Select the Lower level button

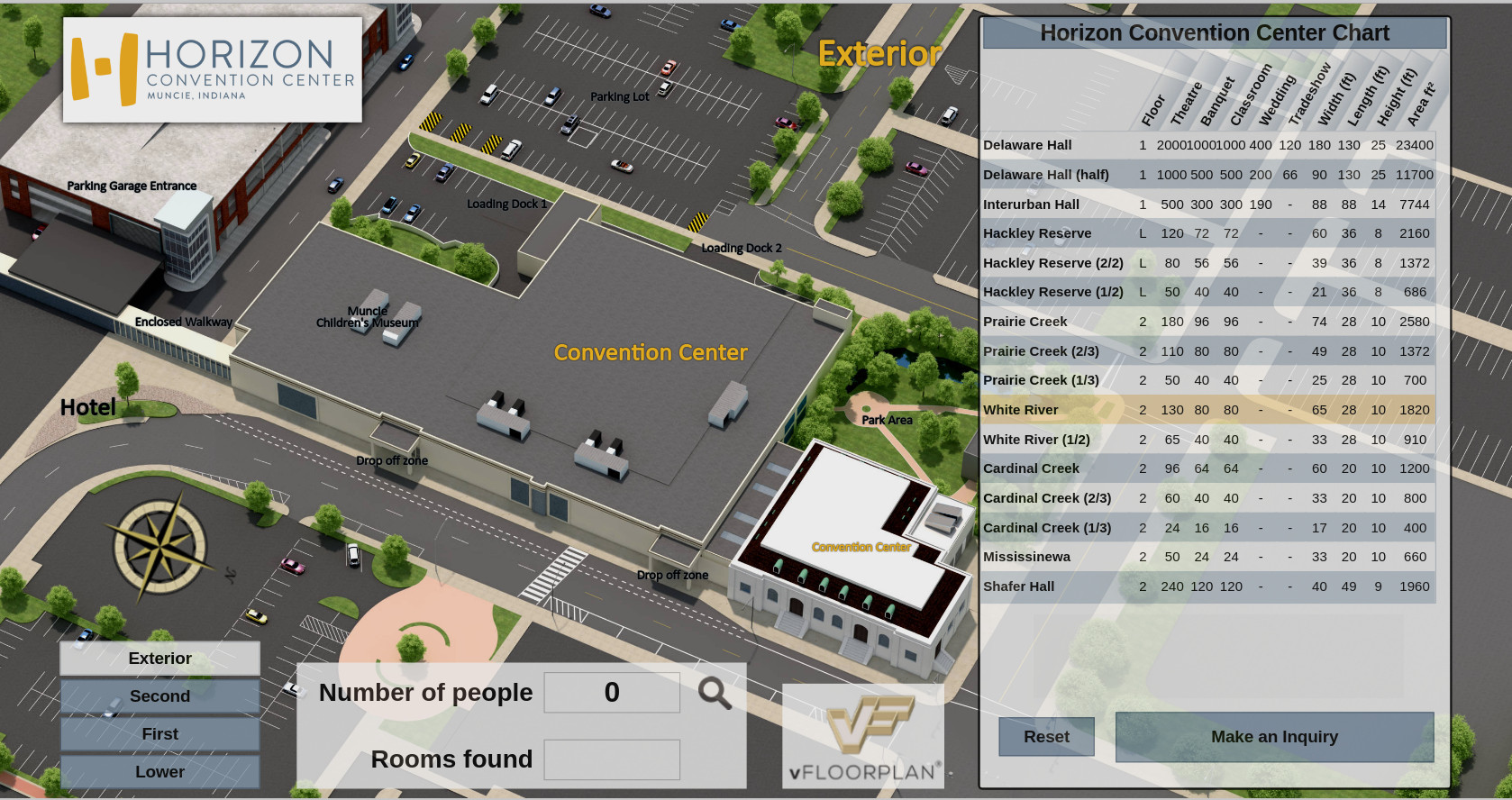pos(159,772)
